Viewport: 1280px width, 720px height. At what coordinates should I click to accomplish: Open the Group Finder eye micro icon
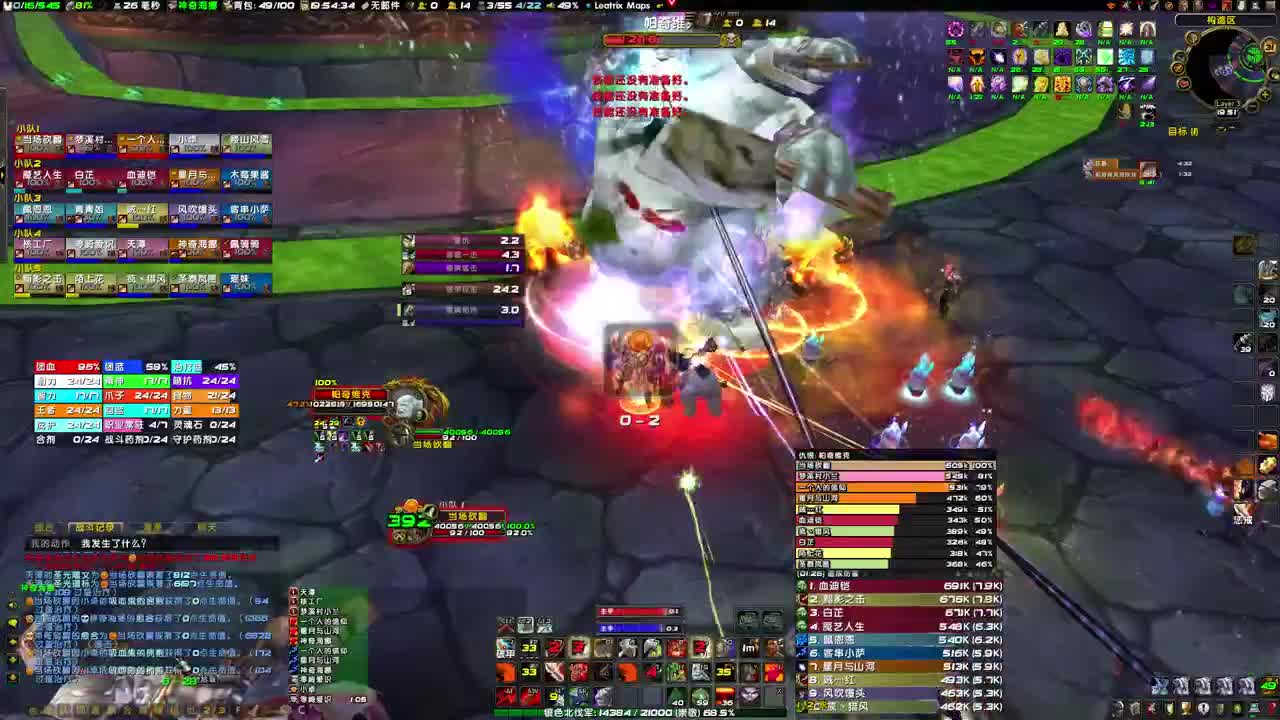click(x=1238, y=707)
